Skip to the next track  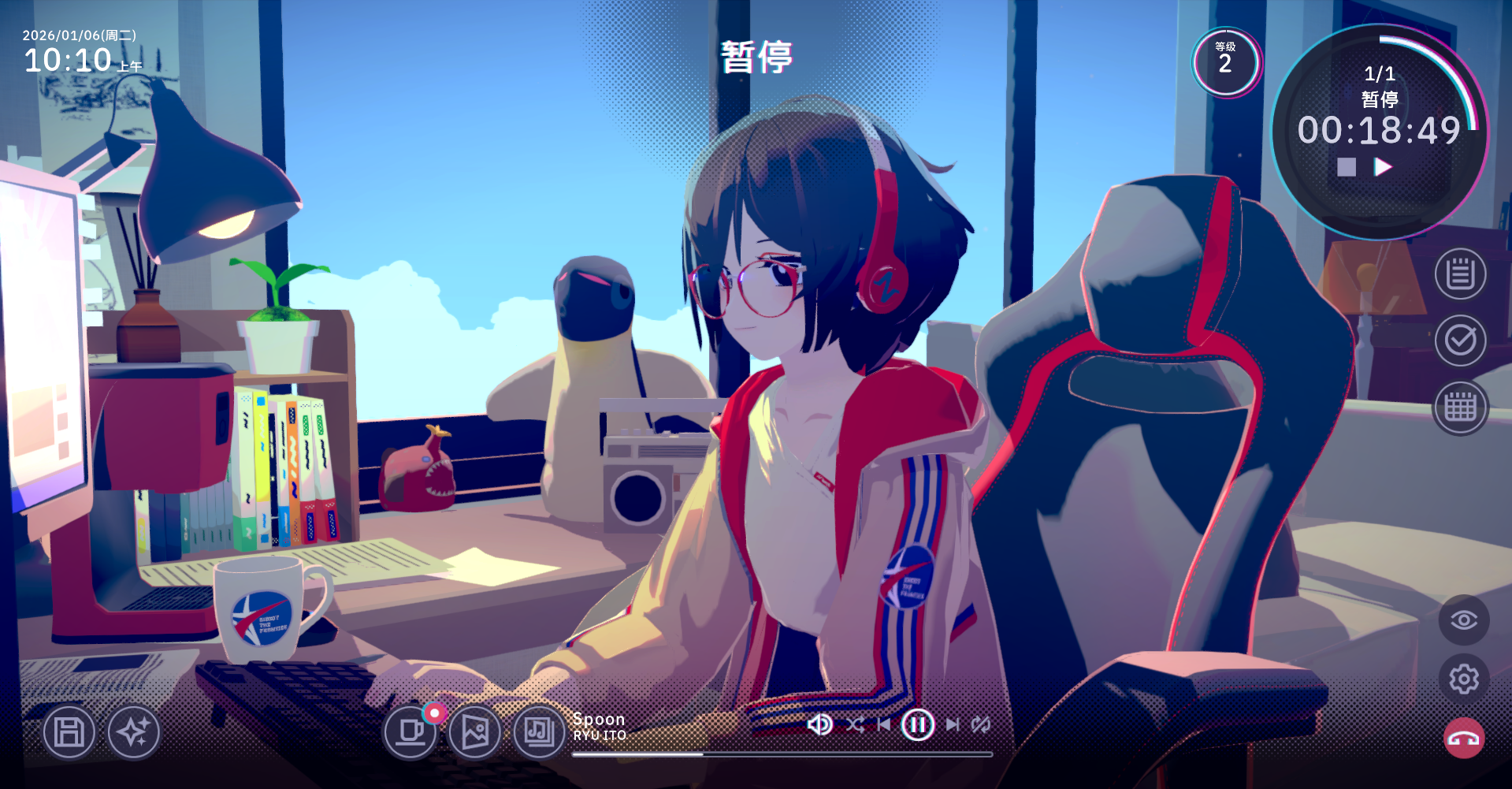pyautogui.click(x=953, y=724)
